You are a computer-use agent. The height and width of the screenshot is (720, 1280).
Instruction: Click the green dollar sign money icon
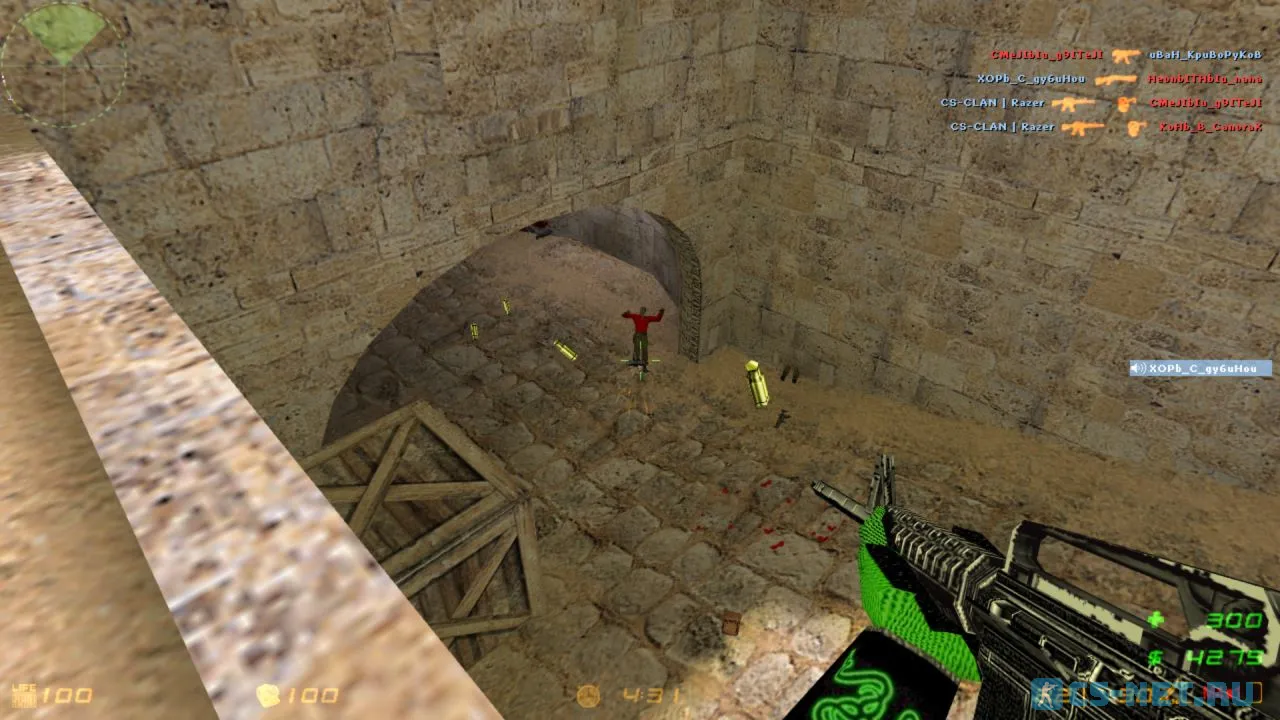(1156, 655)
